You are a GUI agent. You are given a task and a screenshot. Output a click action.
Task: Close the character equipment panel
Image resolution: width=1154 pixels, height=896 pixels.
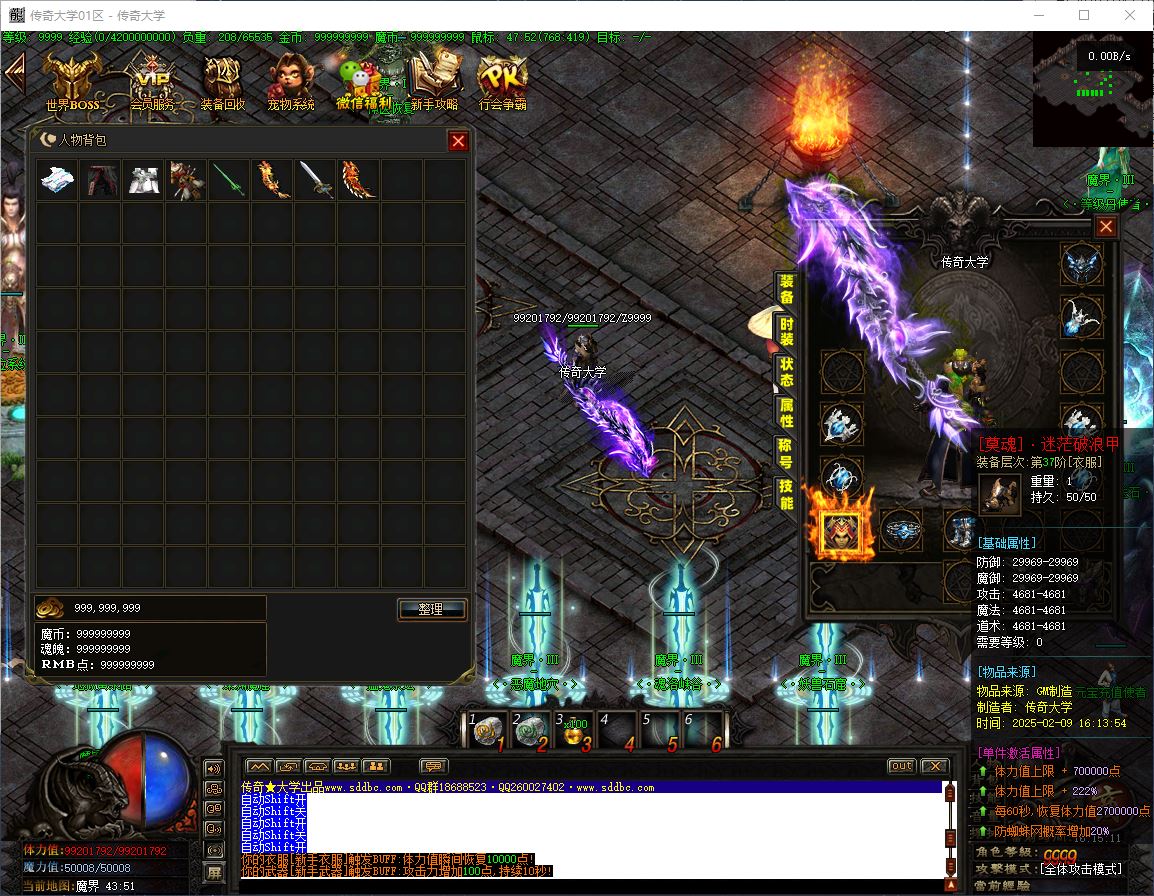click(x=1105, y=227)
